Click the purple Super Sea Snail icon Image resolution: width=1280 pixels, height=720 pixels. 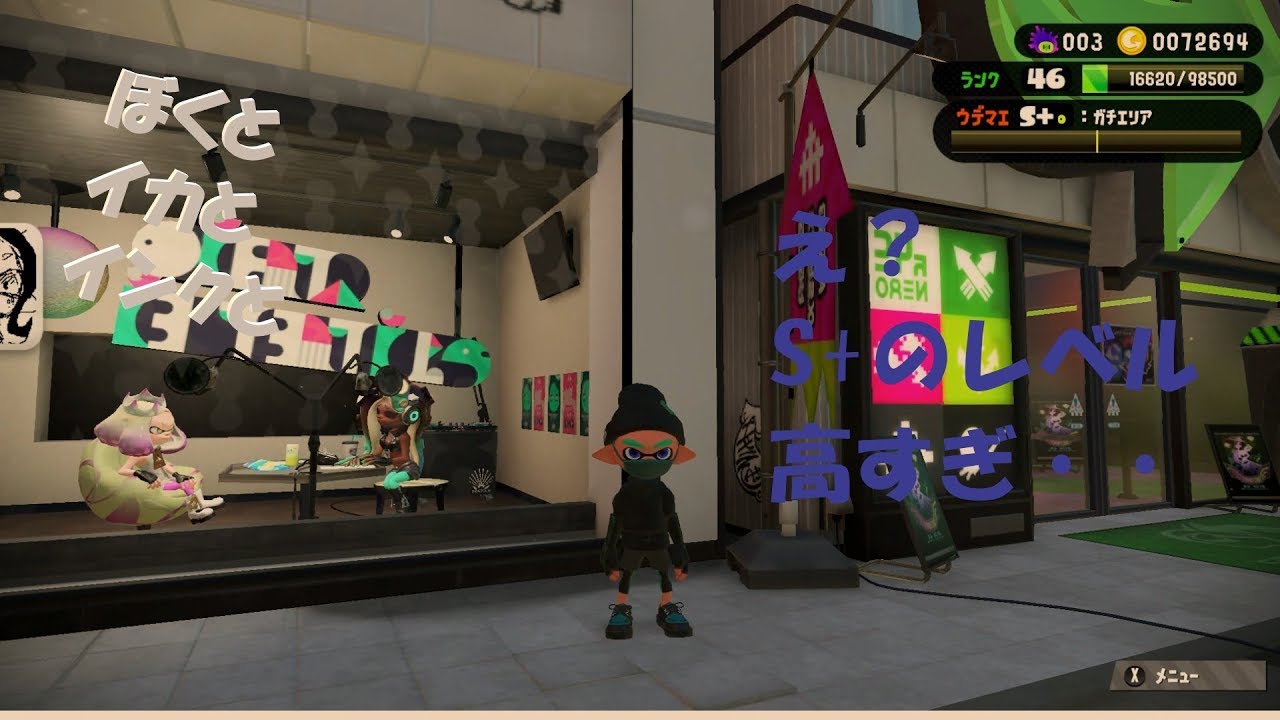coord(1045,40)
